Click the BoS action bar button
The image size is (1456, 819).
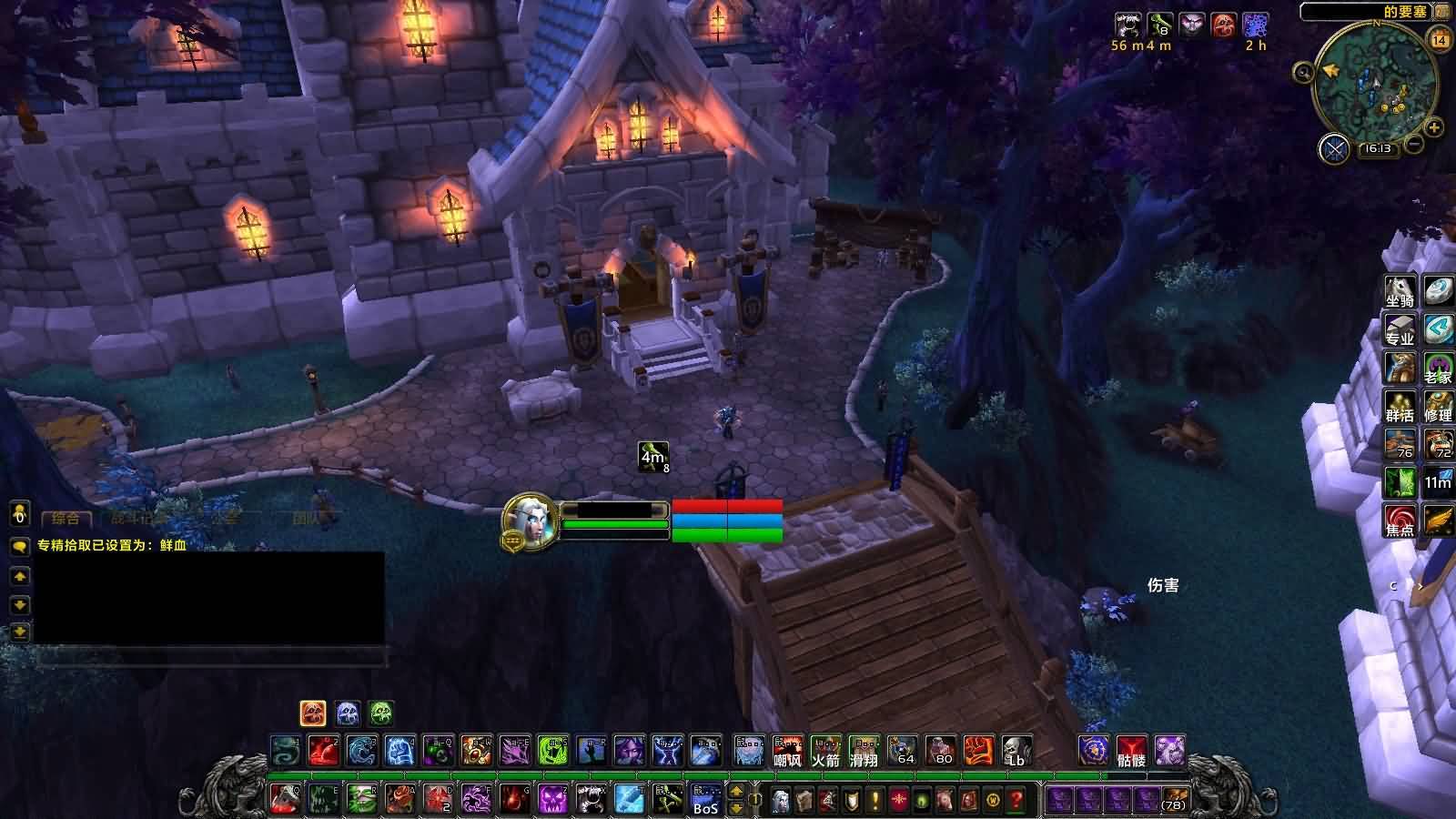click(706, 799)
